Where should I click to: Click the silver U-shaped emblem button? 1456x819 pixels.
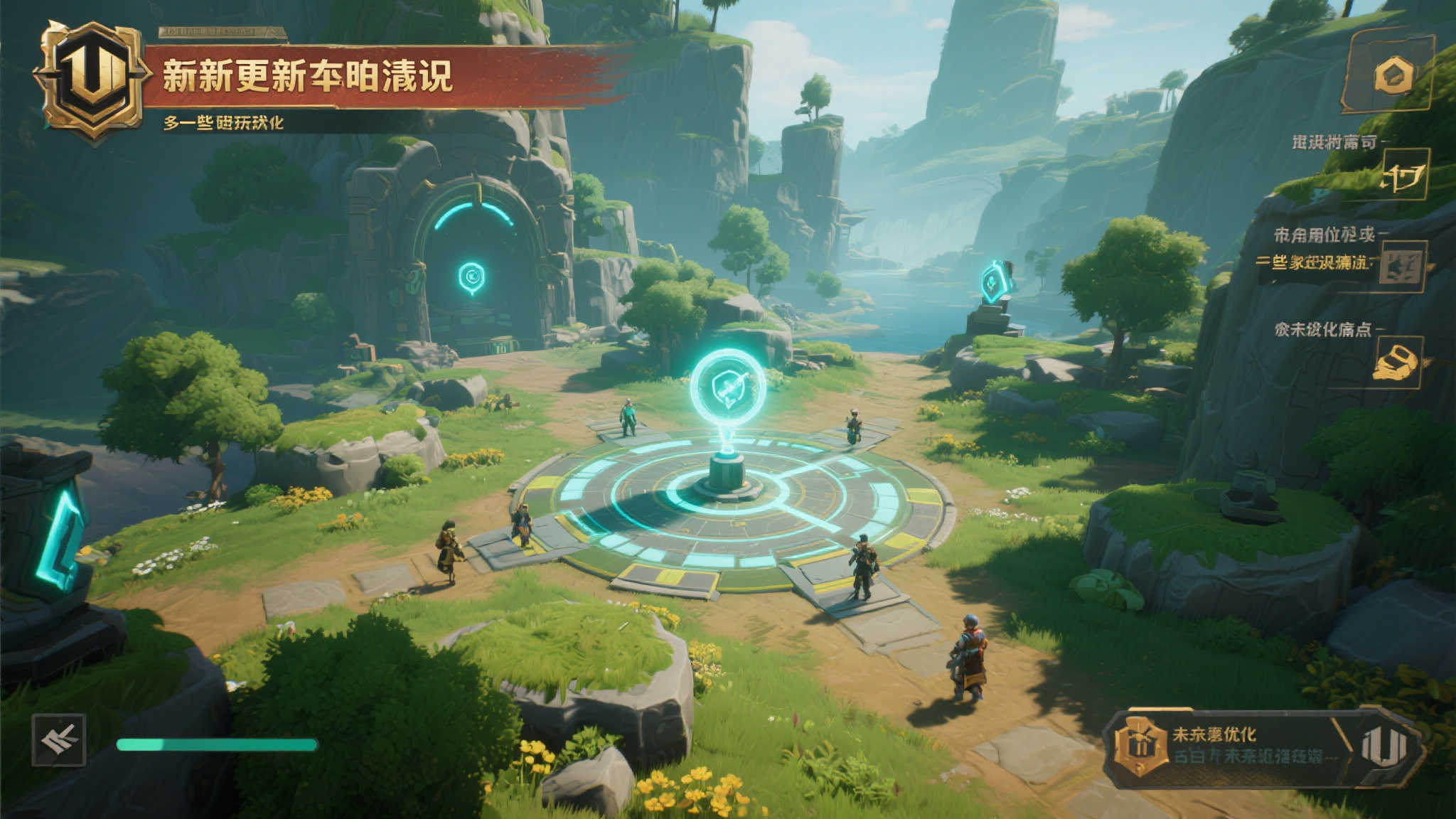pos(1383,746)
